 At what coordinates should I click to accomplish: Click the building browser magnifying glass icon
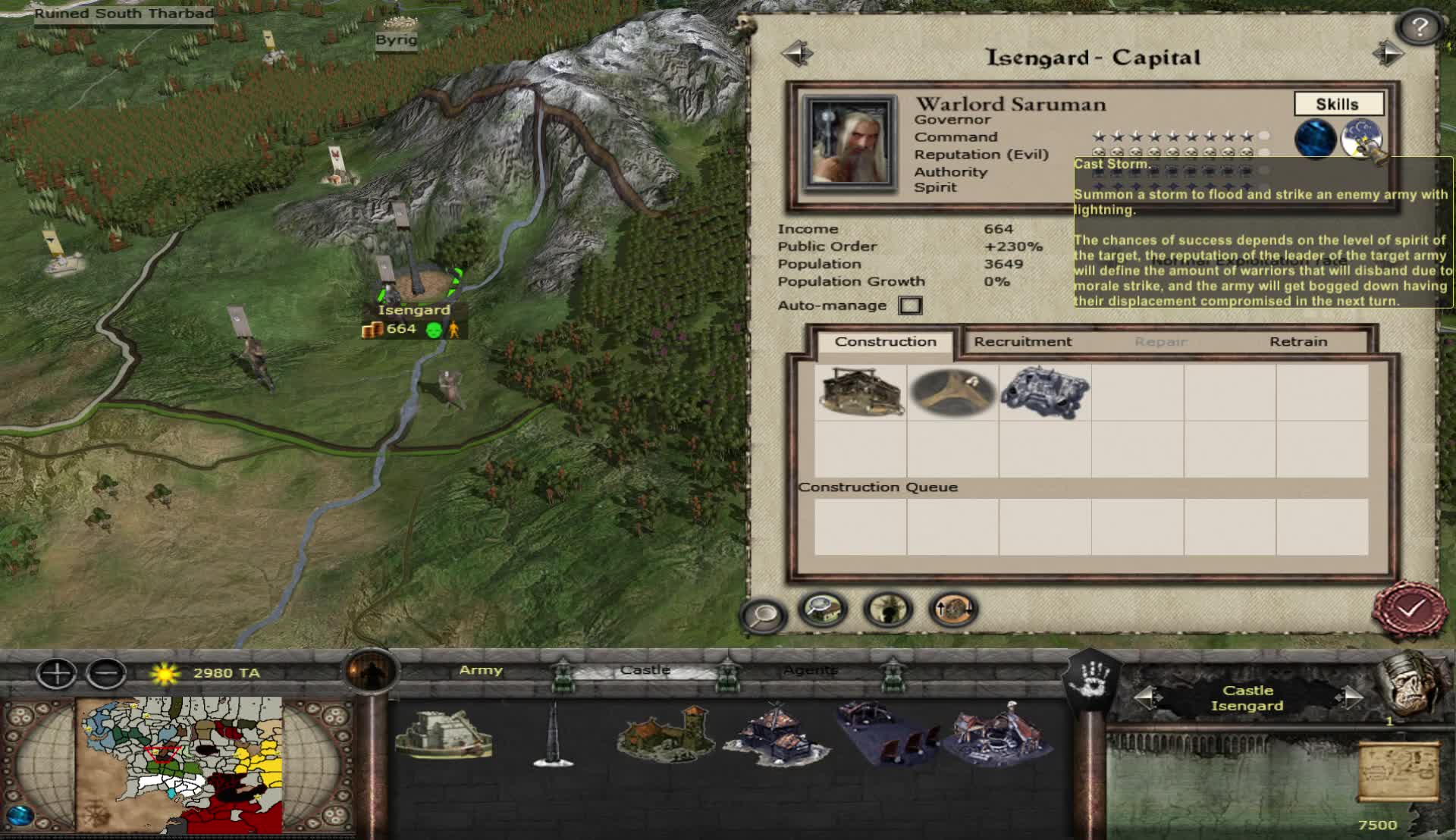[x=821, y=609]
